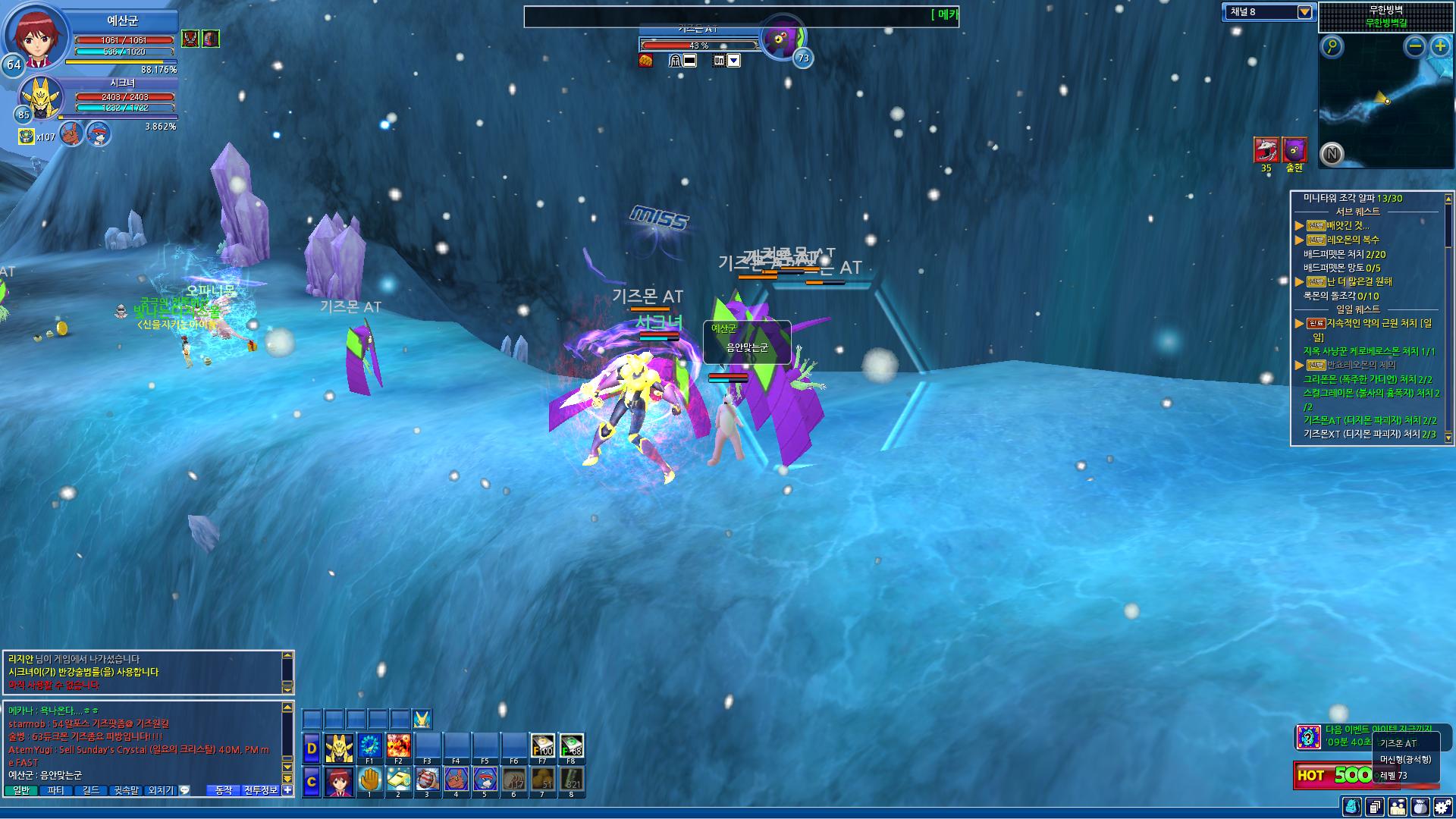Choose the 외치기 shout chat tab
This screenshot has width=1456, height=819.
click(x=161, y=790)
